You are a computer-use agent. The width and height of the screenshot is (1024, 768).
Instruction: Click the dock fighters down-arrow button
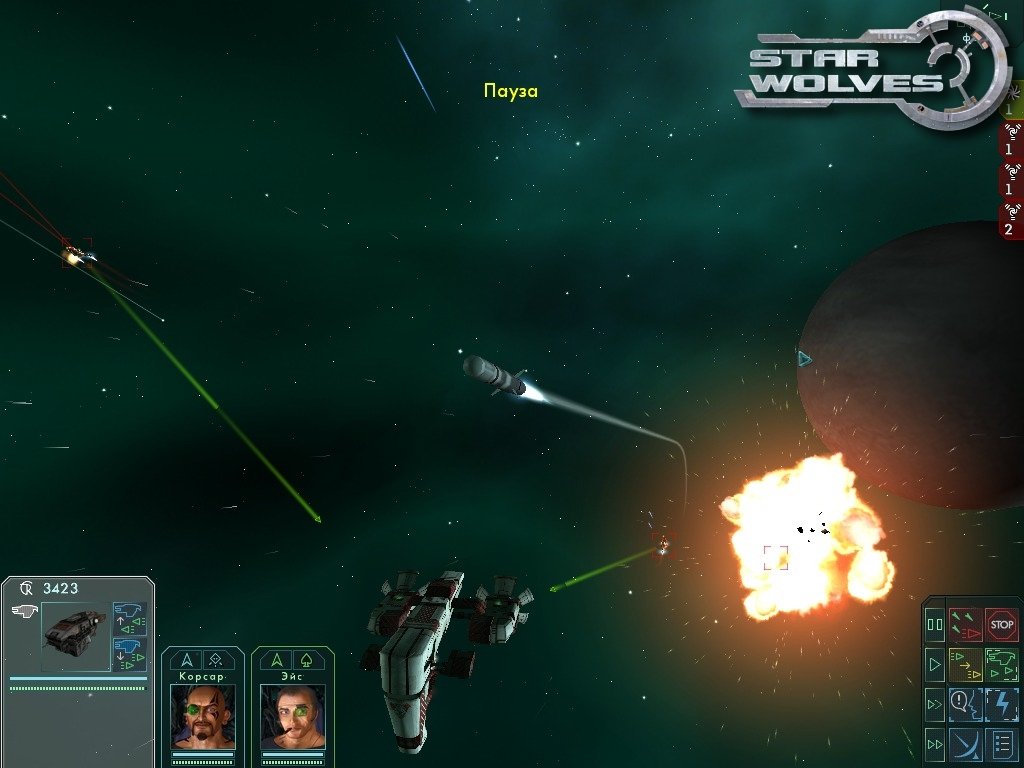pyautogui.click(x=129, y=654)
